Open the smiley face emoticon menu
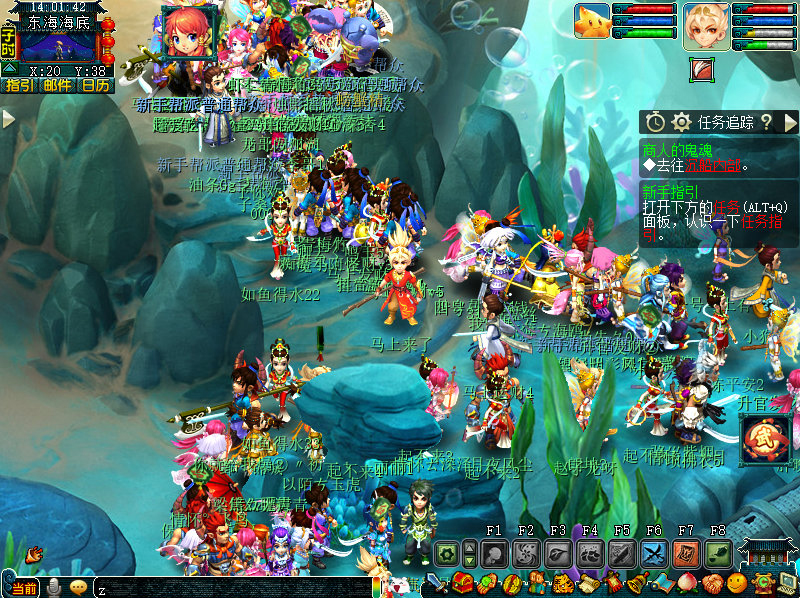 click(736, 583)
